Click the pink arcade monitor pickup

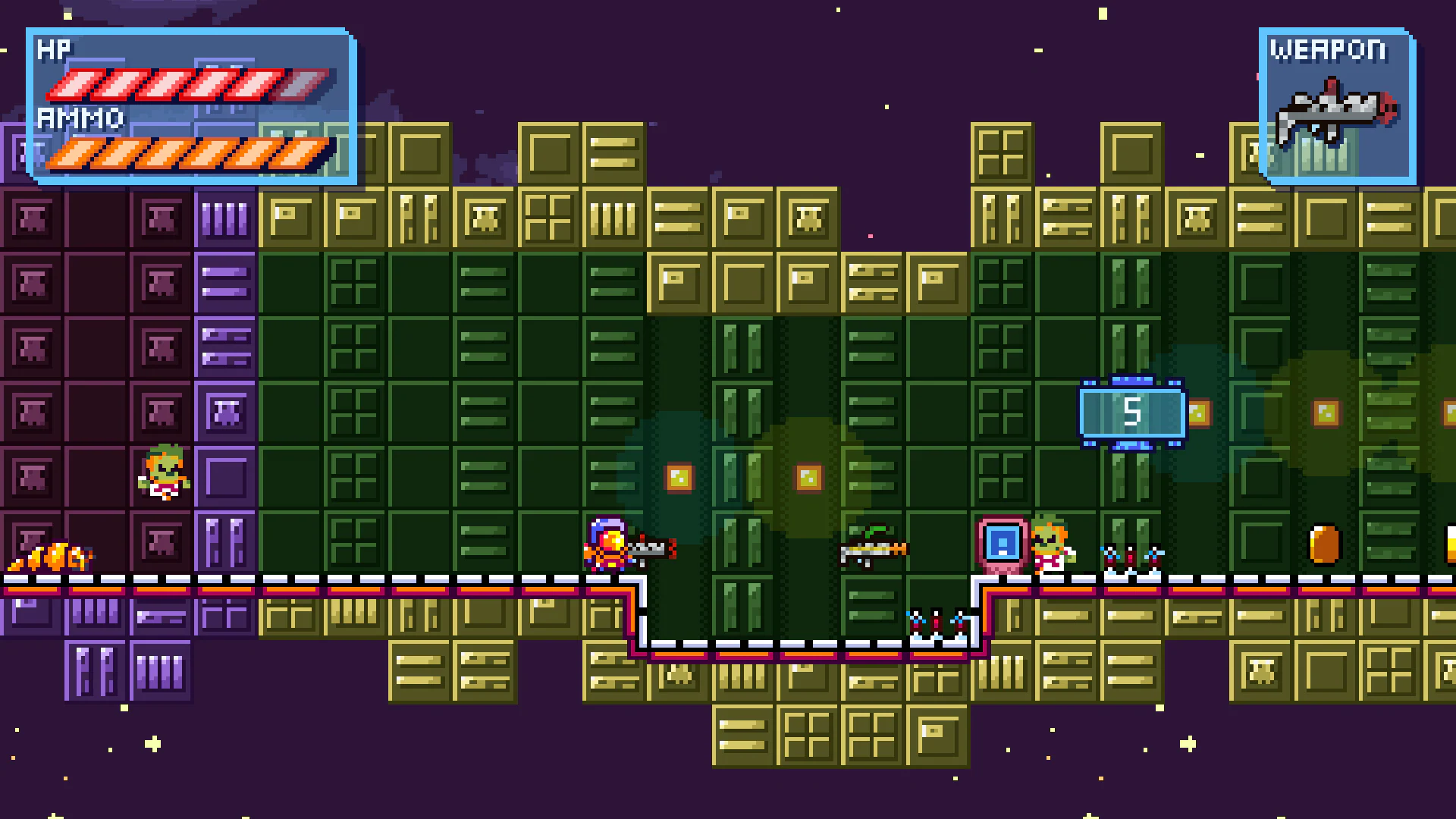tap(1003, 542)
